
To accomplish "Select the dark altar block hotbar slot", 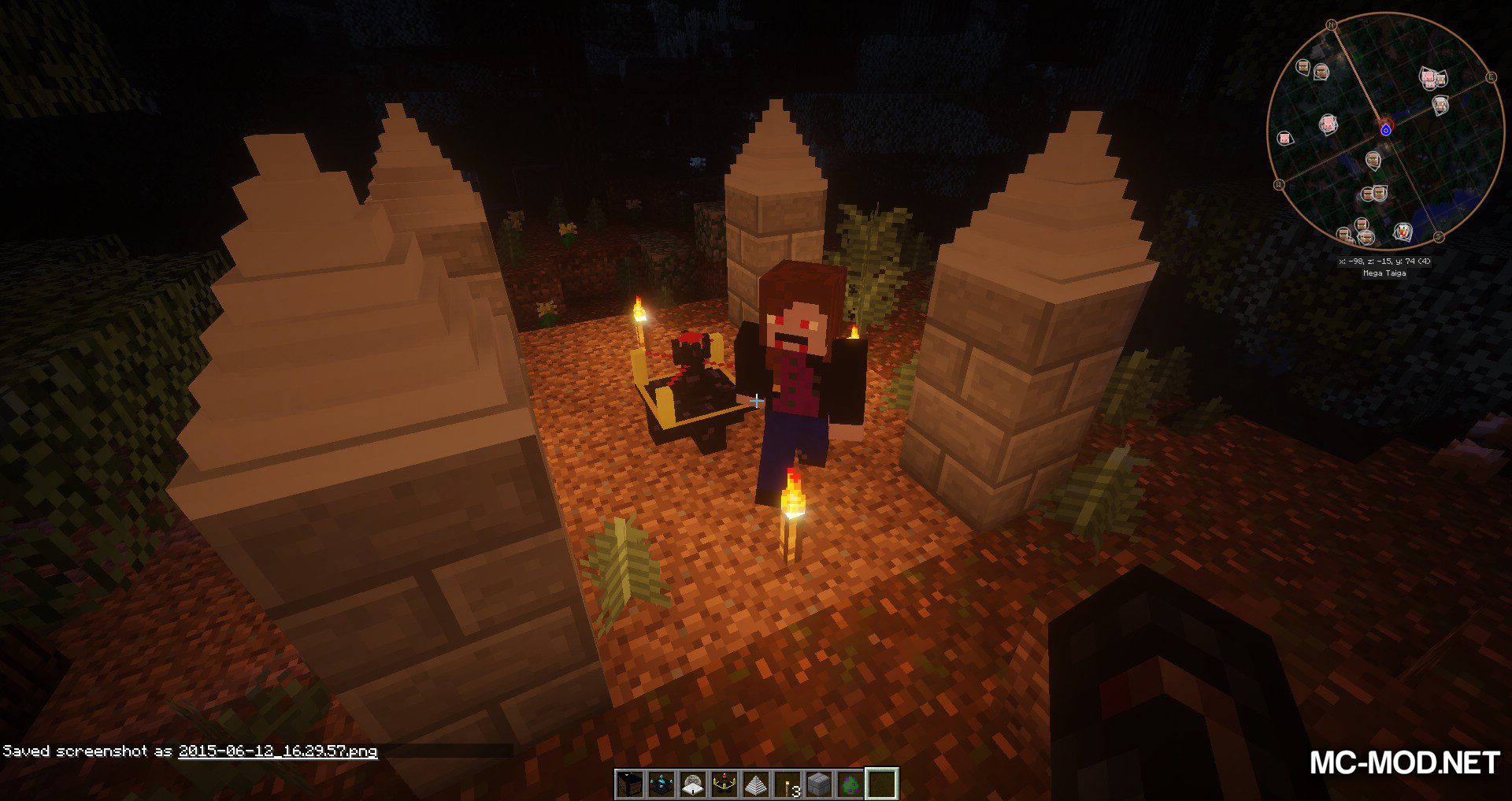I will click(x=630, y=784).
